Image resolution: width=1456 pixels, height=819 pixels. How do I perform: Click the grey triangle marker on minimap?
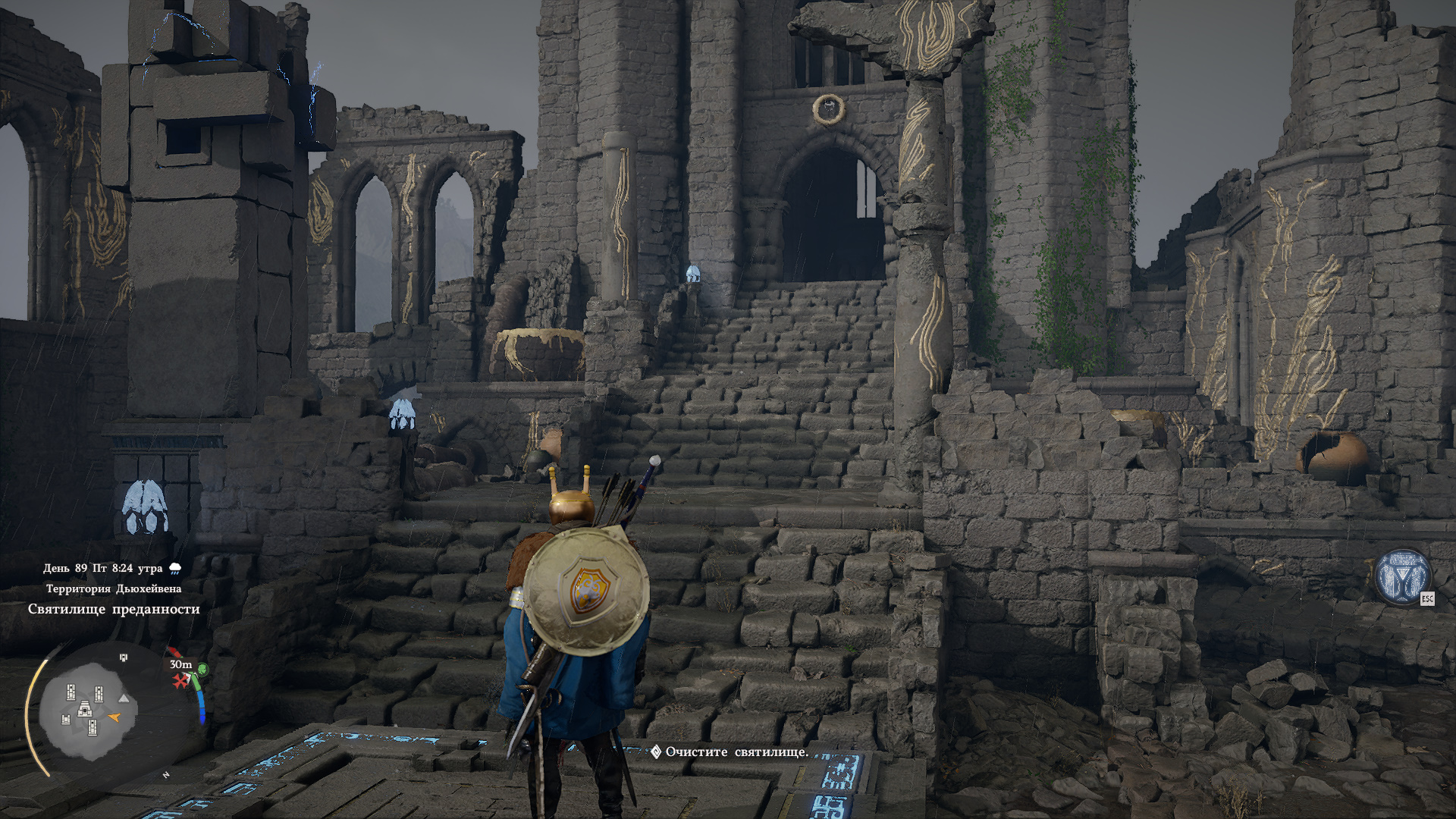124,698
